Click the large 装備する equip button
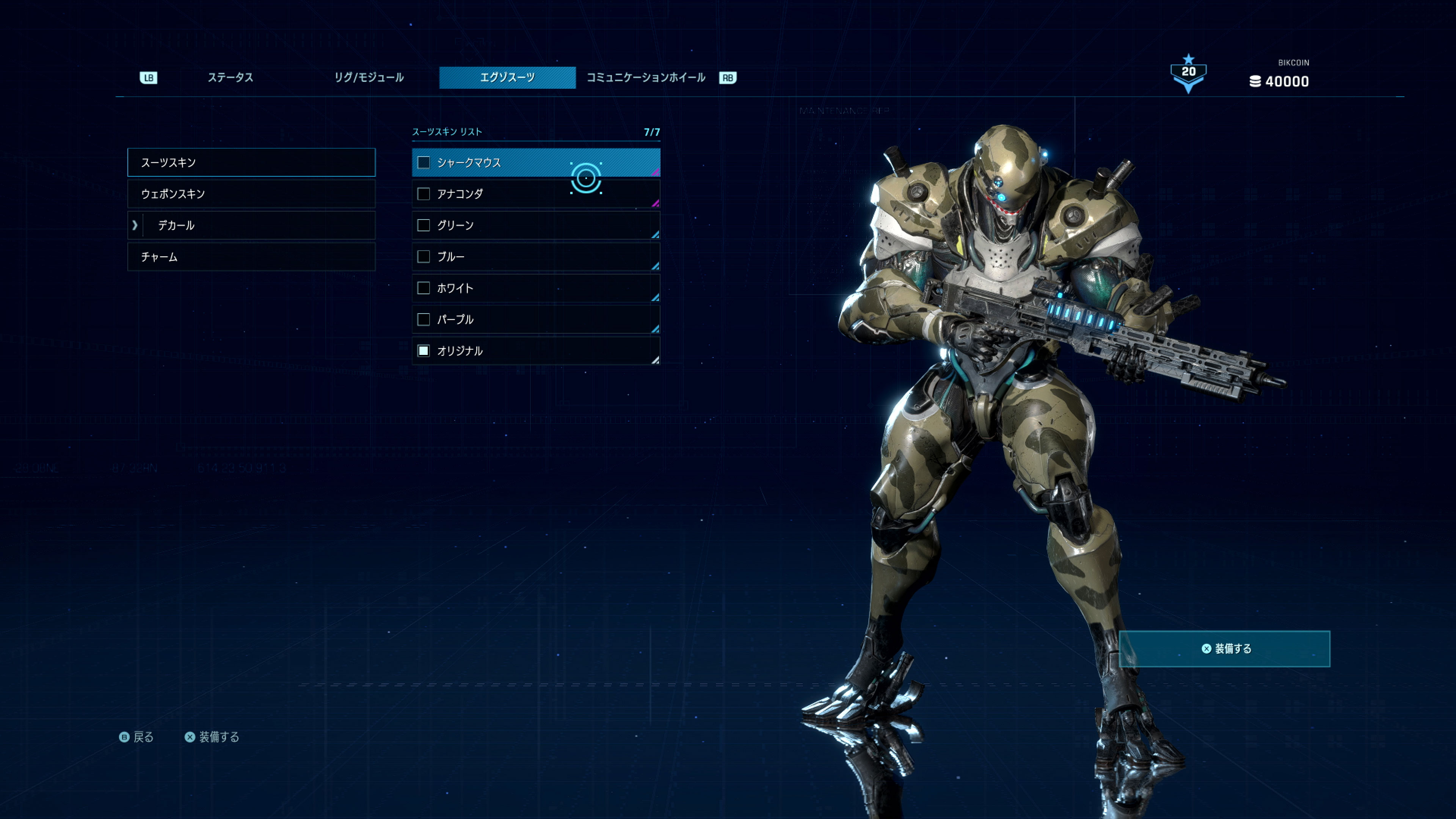 [x=1224, y=649]
